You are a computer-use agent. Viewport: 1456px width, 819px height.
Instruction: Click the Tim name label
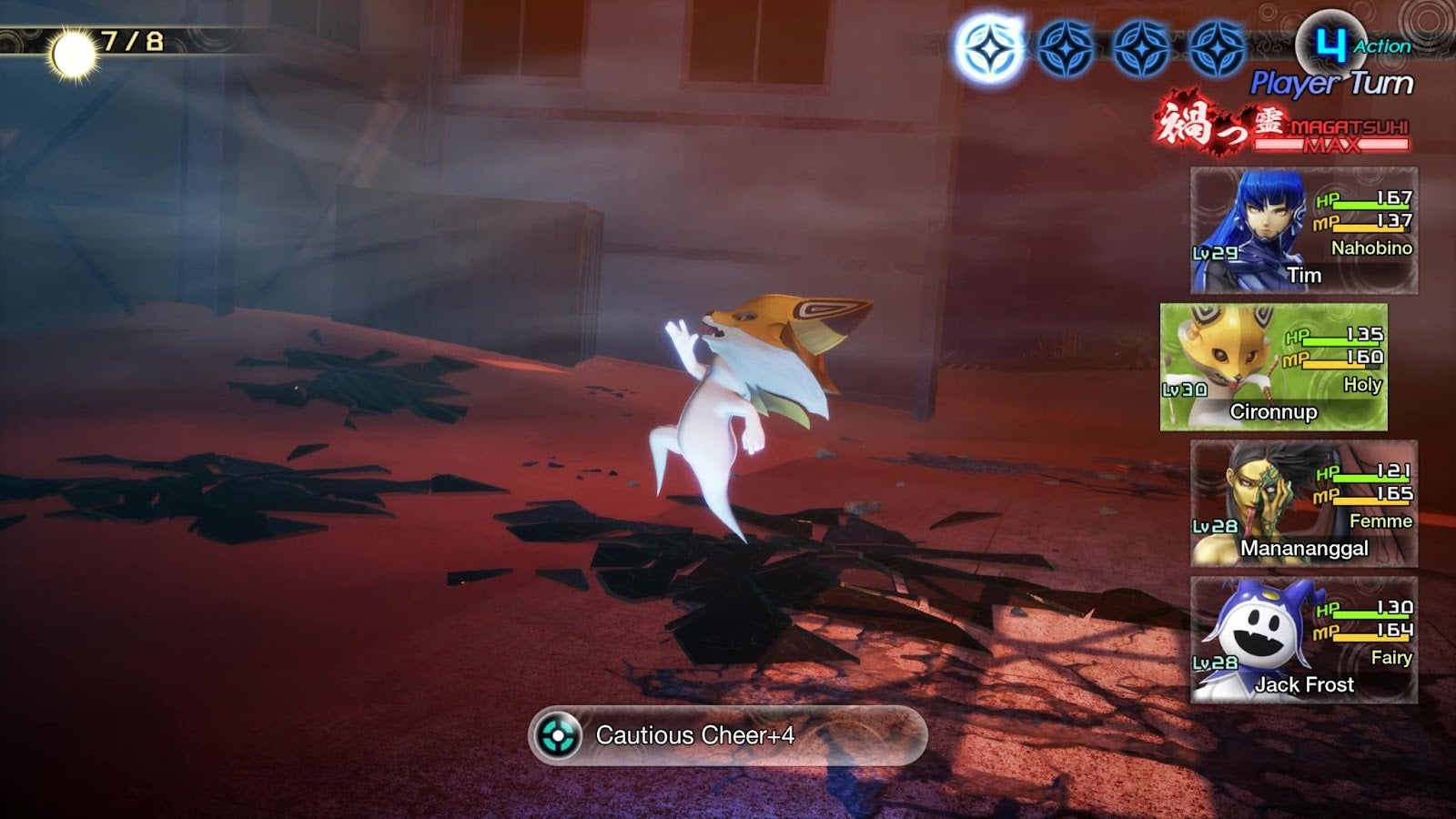coord(1305,277)
